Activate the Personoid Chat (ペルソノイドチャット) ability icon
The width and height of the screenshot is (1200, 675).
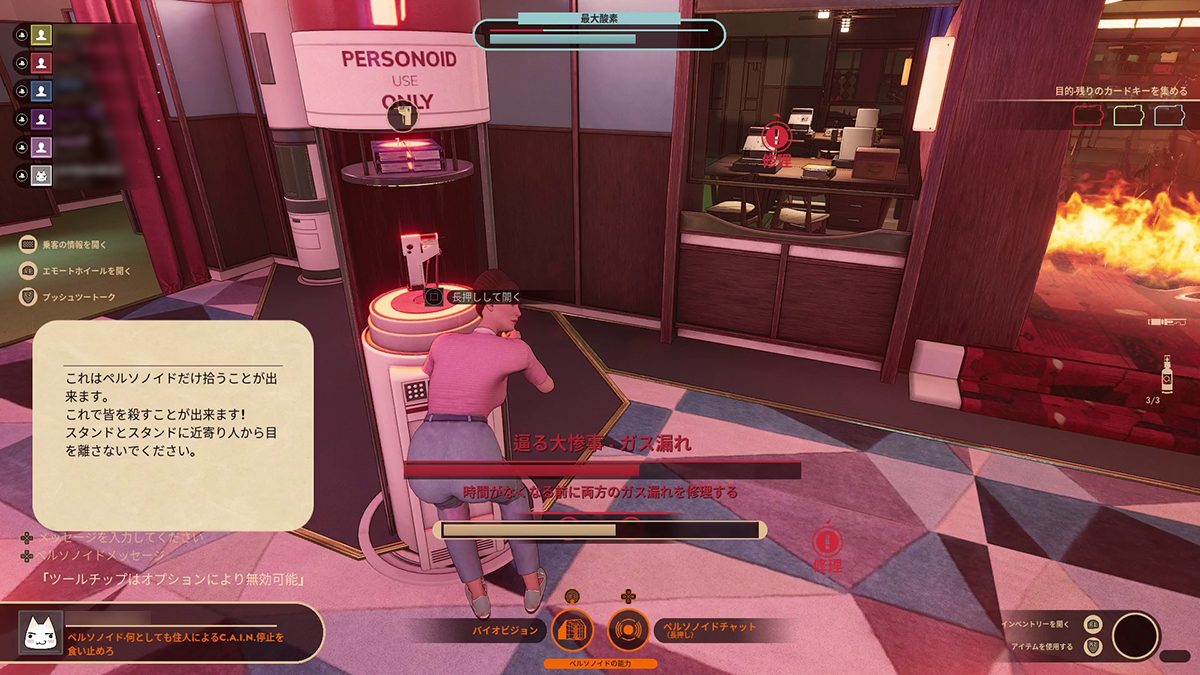pos(629,630)
